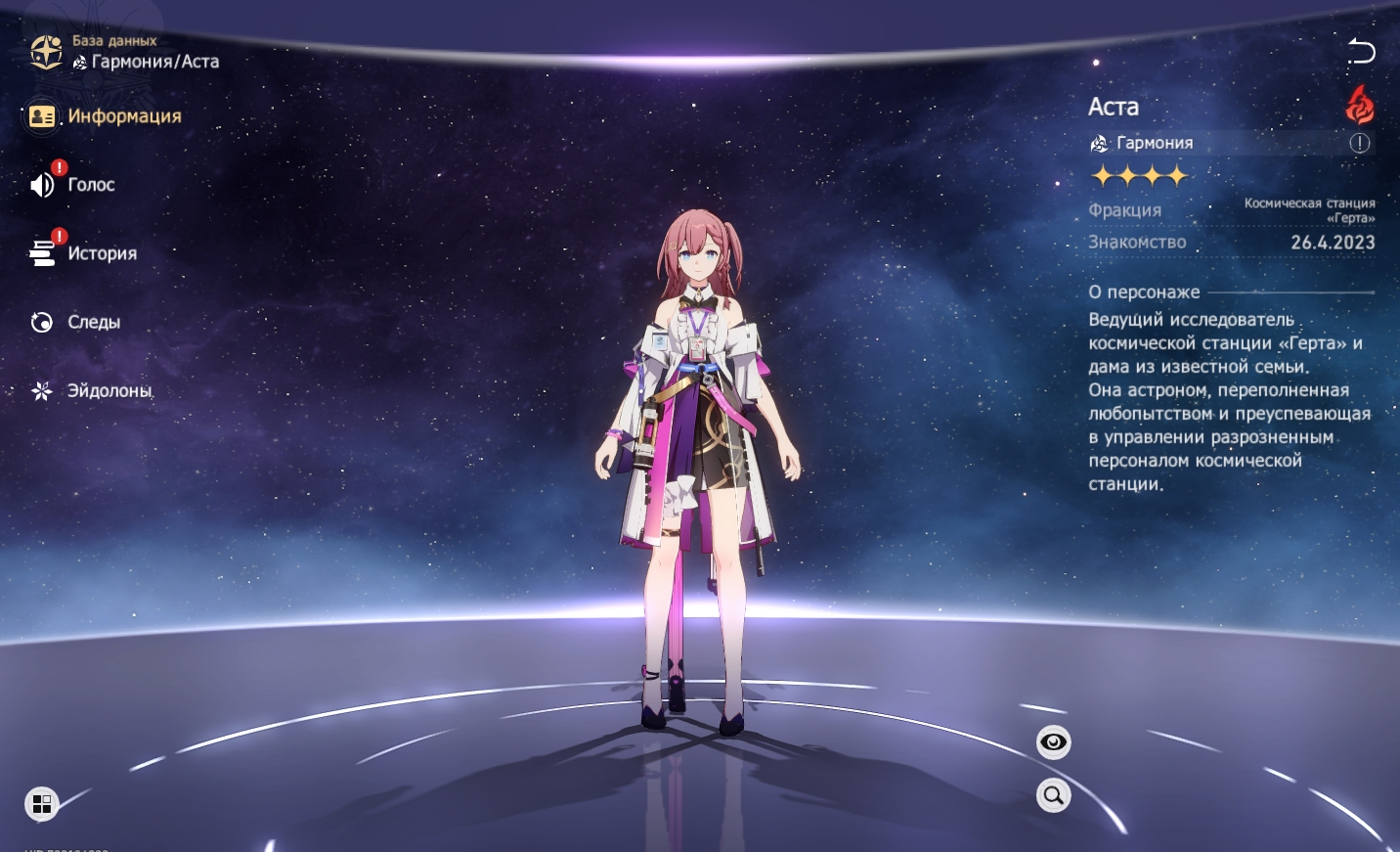Open the Гармония path info icon

[x=1360, y=143]
